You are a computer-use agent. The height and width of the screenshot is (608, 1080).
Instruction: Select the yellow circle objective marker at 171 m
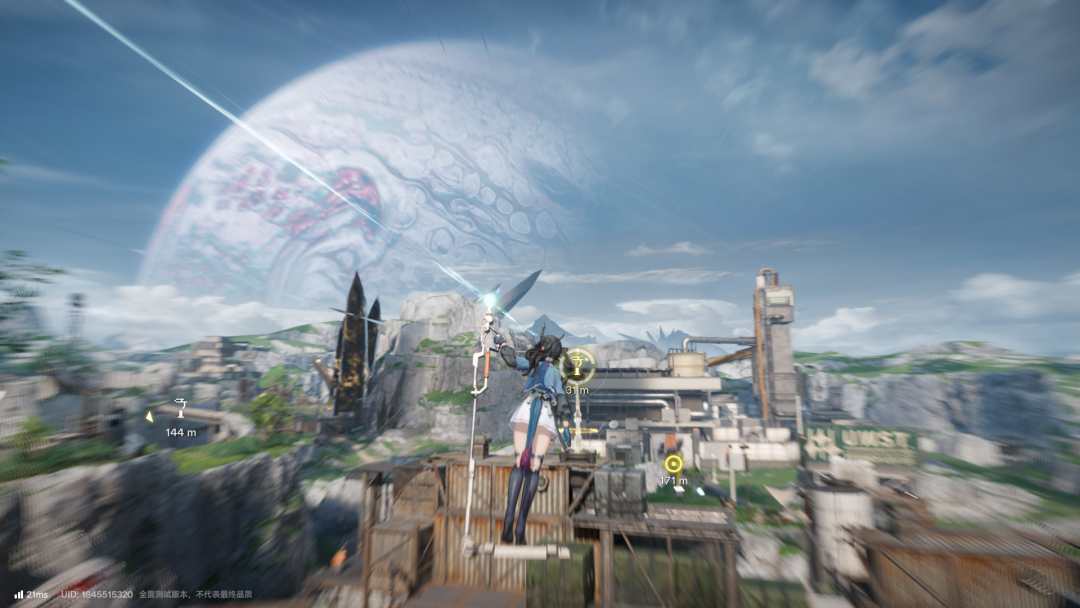(x=673, y=463)
